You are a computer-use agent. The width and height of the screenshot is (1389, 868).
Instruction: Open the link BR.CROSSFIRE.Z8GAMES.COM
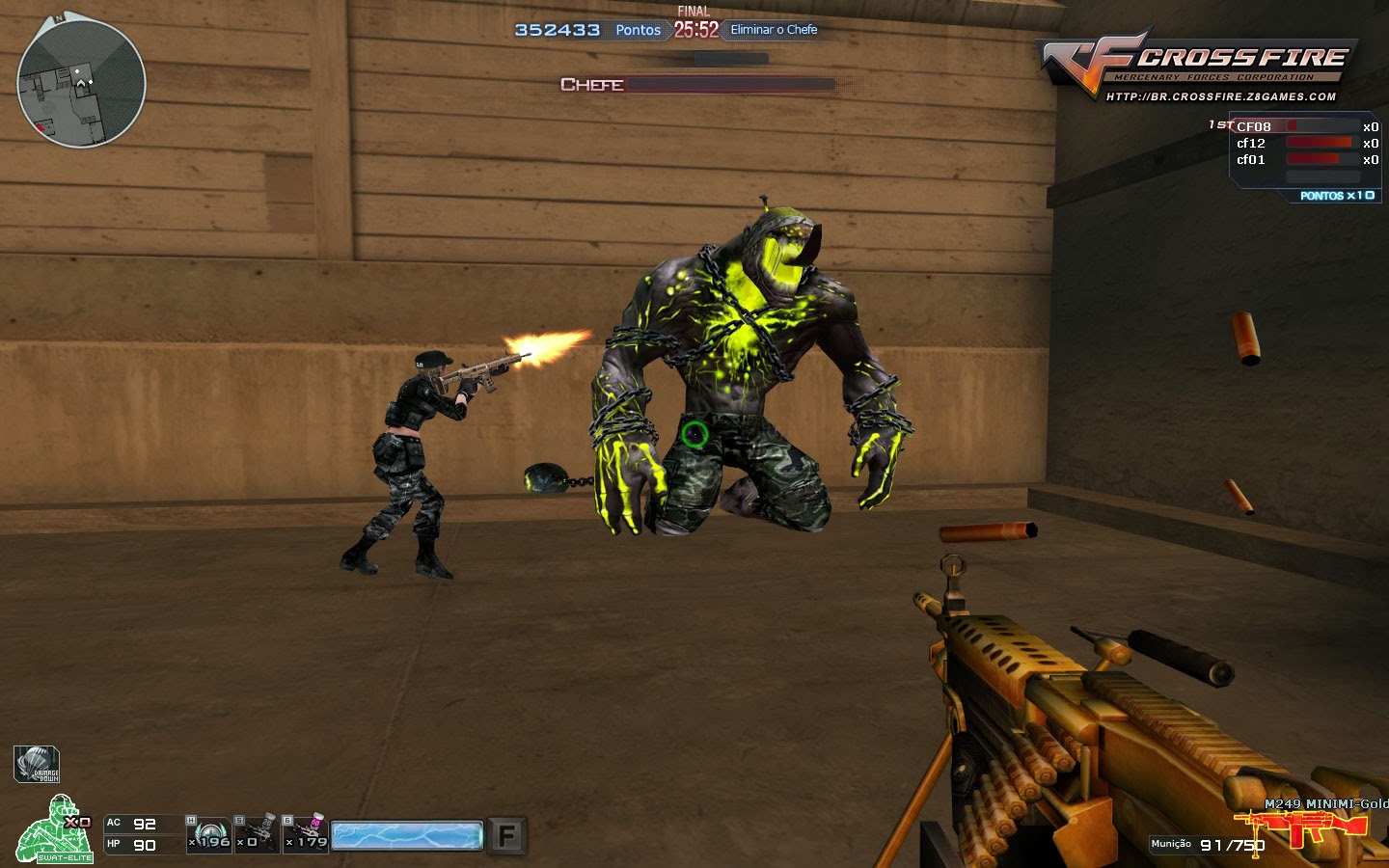(1220, 95)
